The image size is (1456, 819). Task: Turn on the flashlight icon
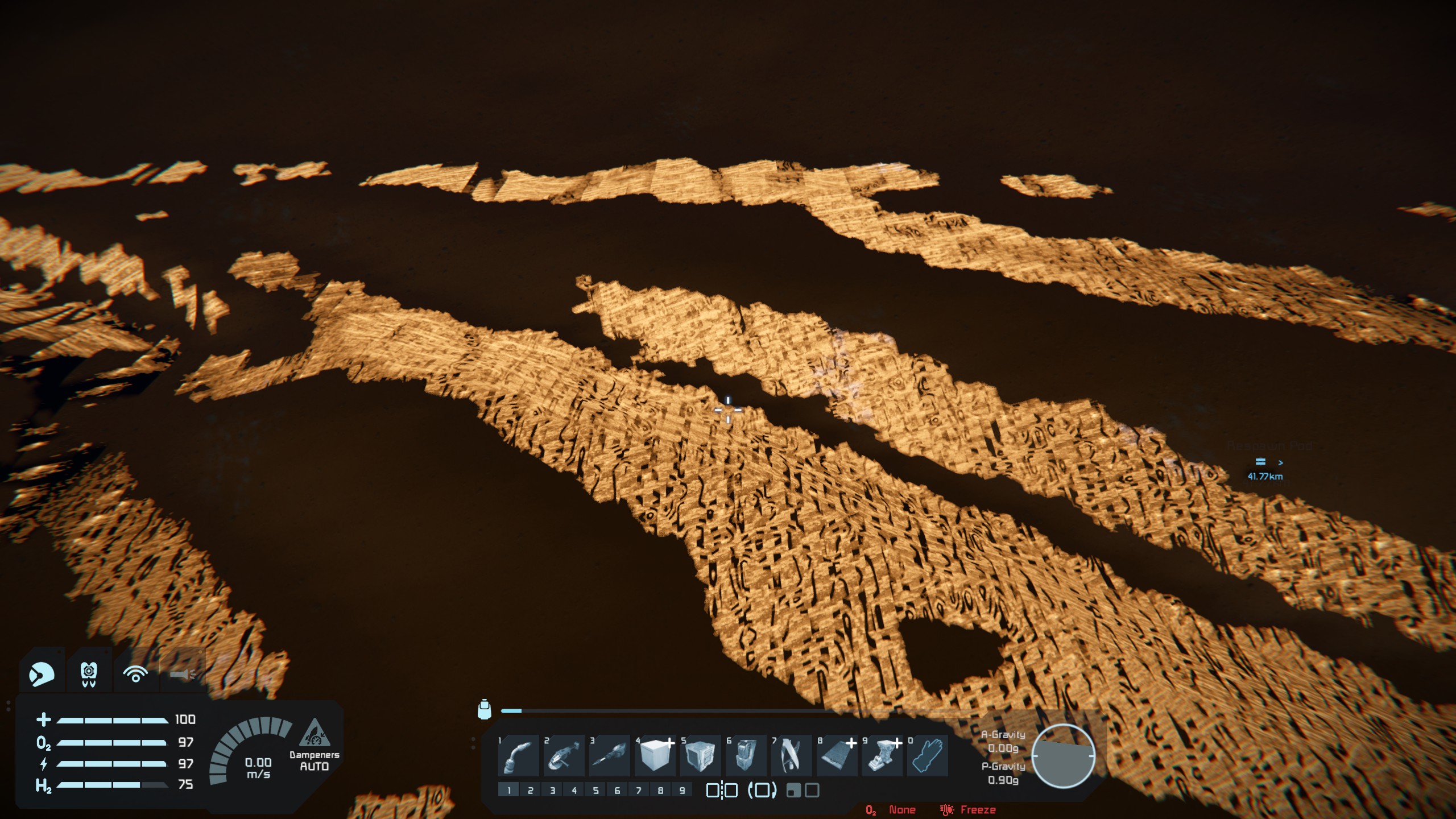pos(183,674)
